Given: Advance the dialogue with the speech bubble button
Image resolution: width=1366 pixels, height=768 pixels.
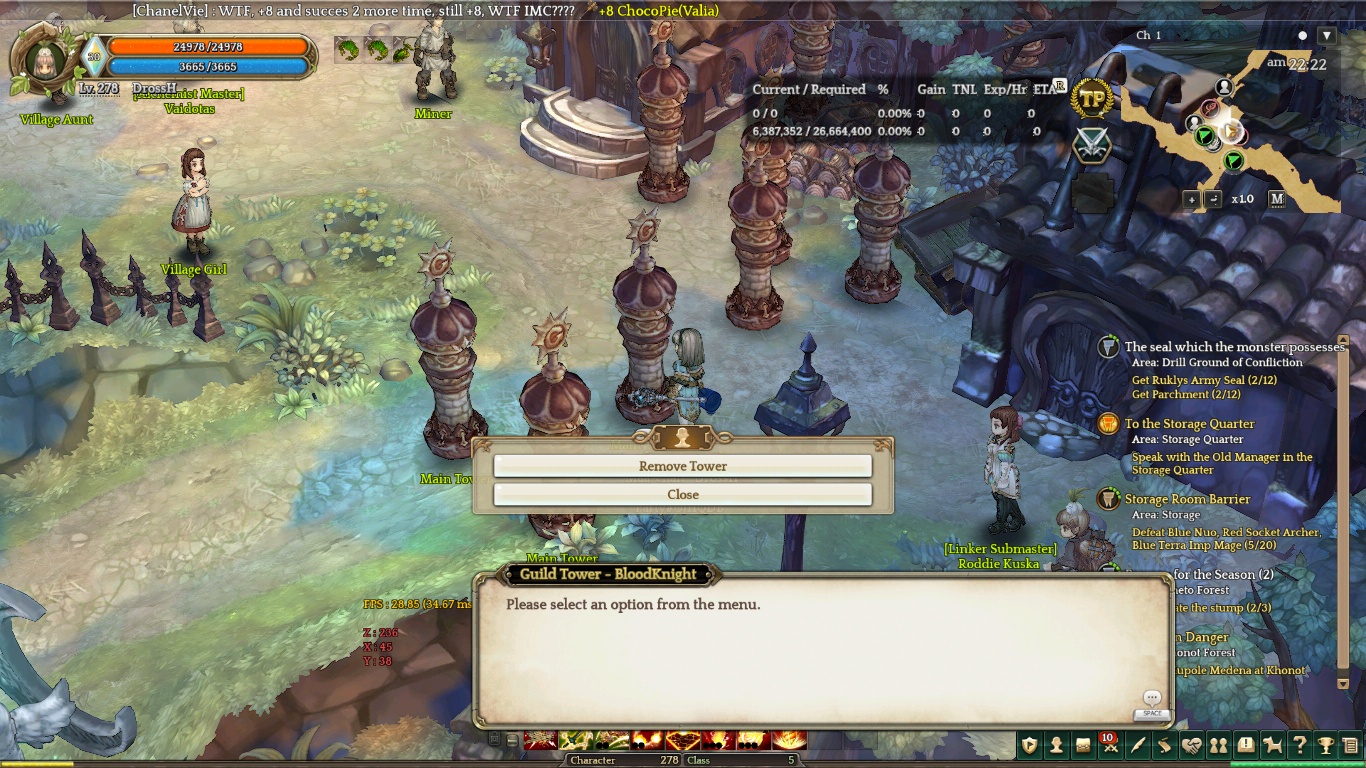Looking at the screenshot, I should [1152, 699].
